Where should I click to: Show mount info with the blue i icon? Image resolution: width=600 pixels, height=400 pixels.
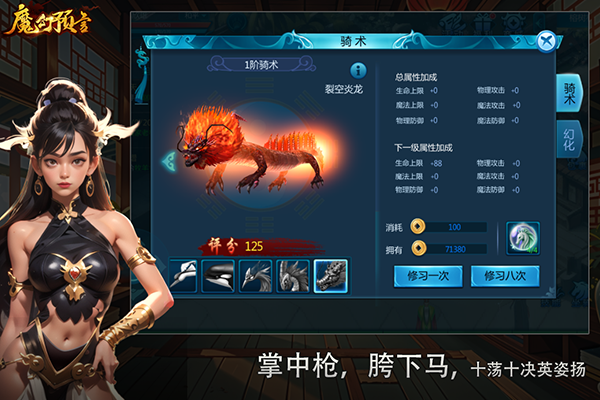tap(357, 70)
